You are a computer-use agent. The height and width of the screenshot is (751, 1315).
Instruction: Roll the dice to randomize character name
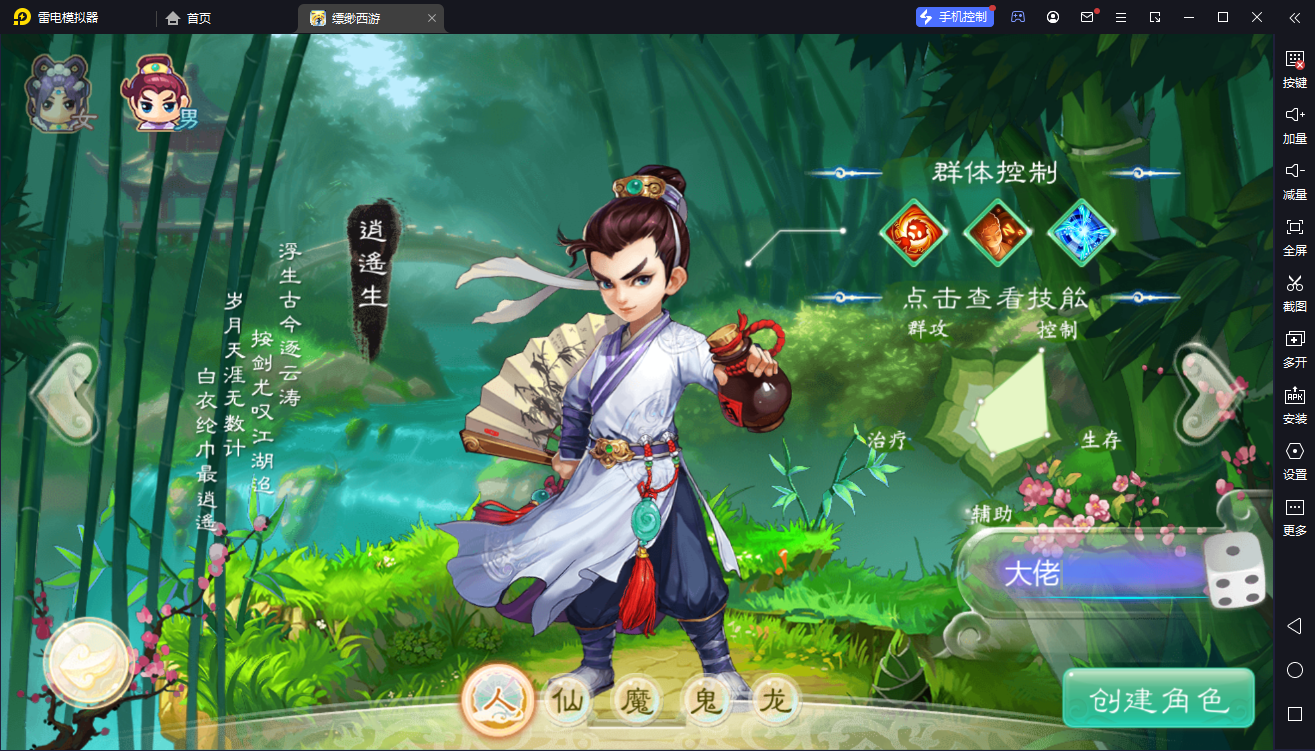pyautogui.click(x=1233, y=572)
